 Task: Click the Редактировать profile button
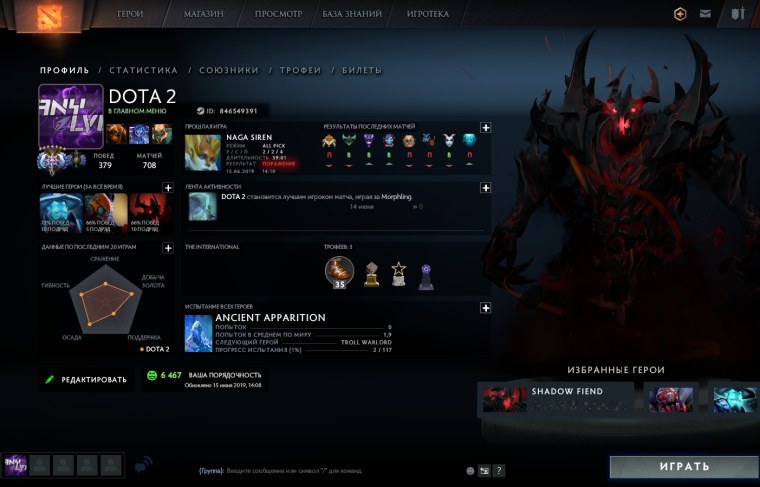86,380
